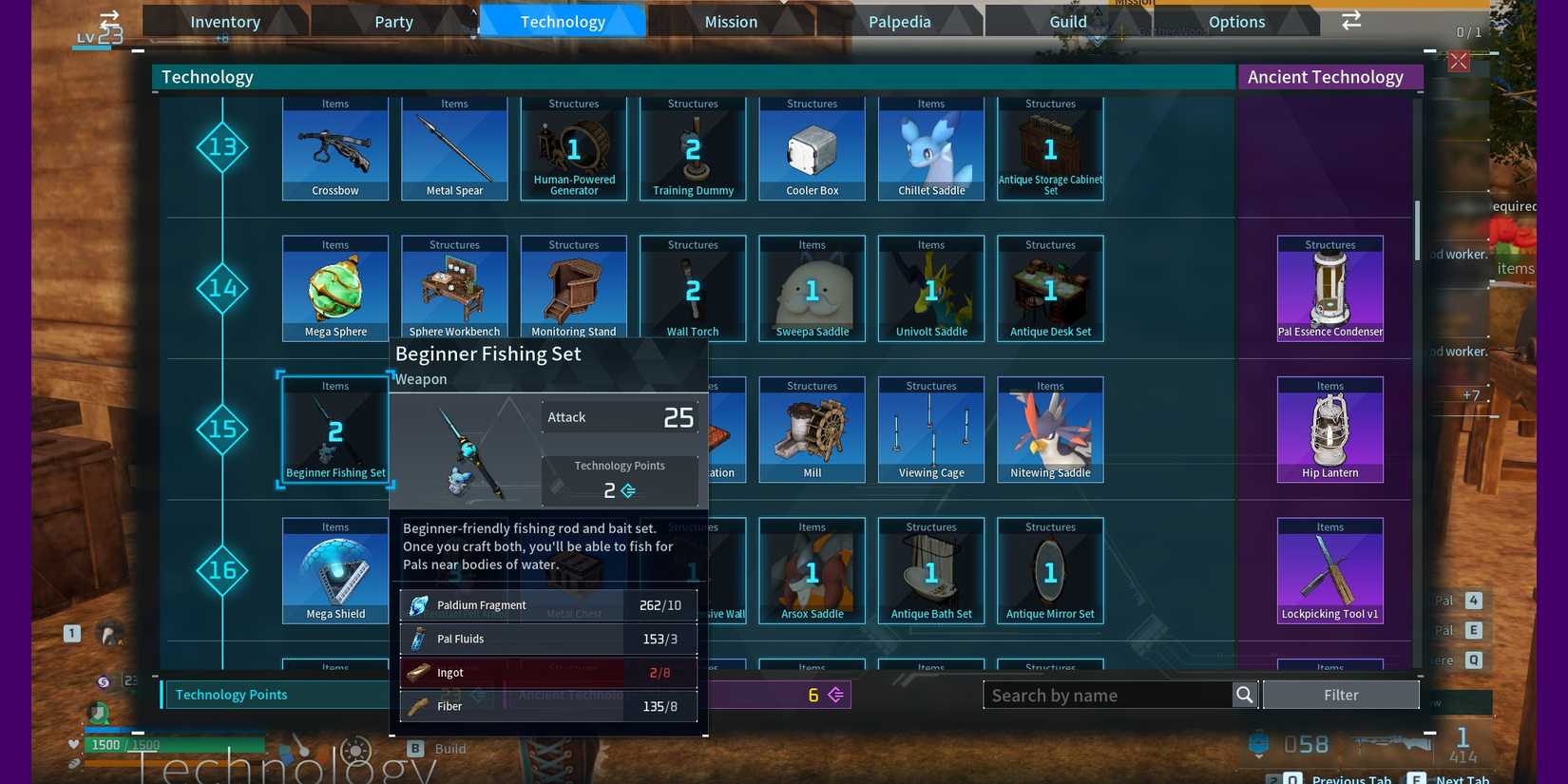The height and width of the screenshot is (784, 1568).
Task: Select the Mega Shield technology
Action: [x=335, y=570]
